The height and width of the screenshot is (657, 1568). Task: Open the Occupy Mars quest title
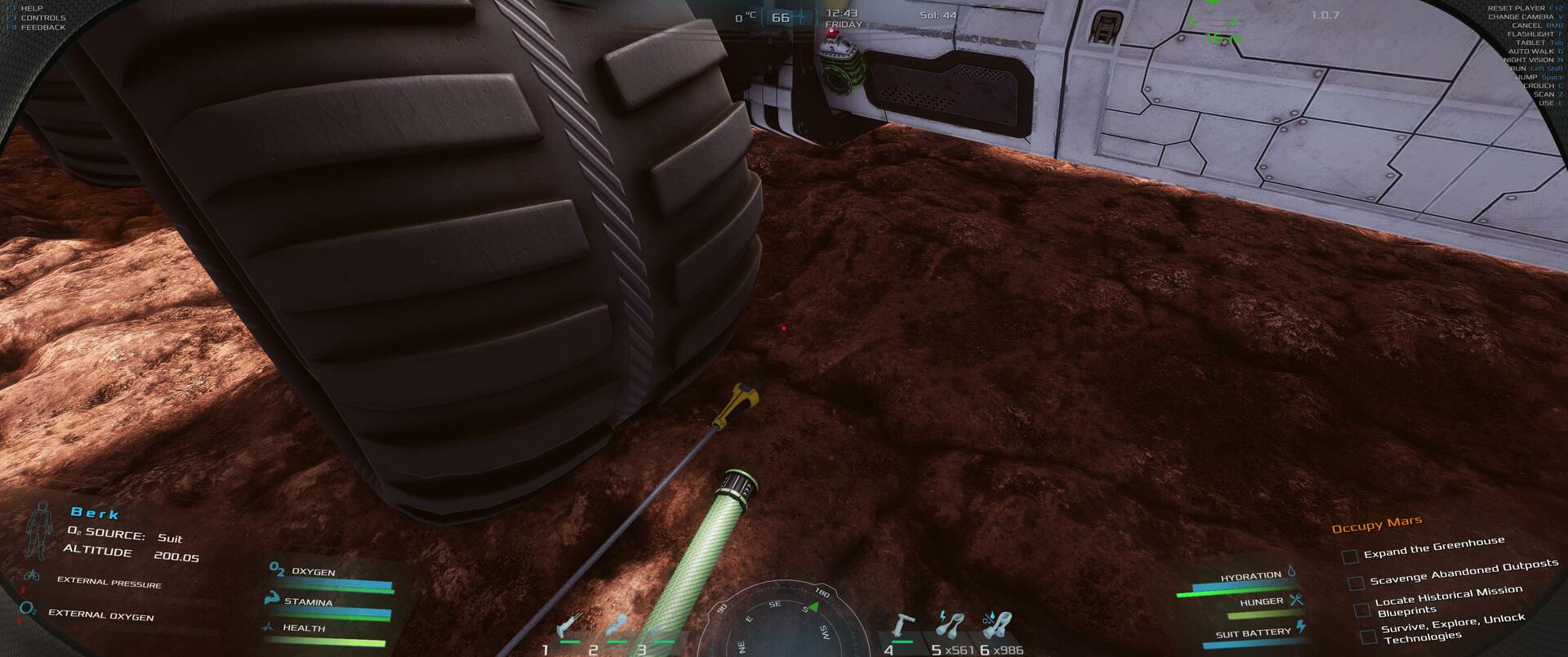(1377, 525)
